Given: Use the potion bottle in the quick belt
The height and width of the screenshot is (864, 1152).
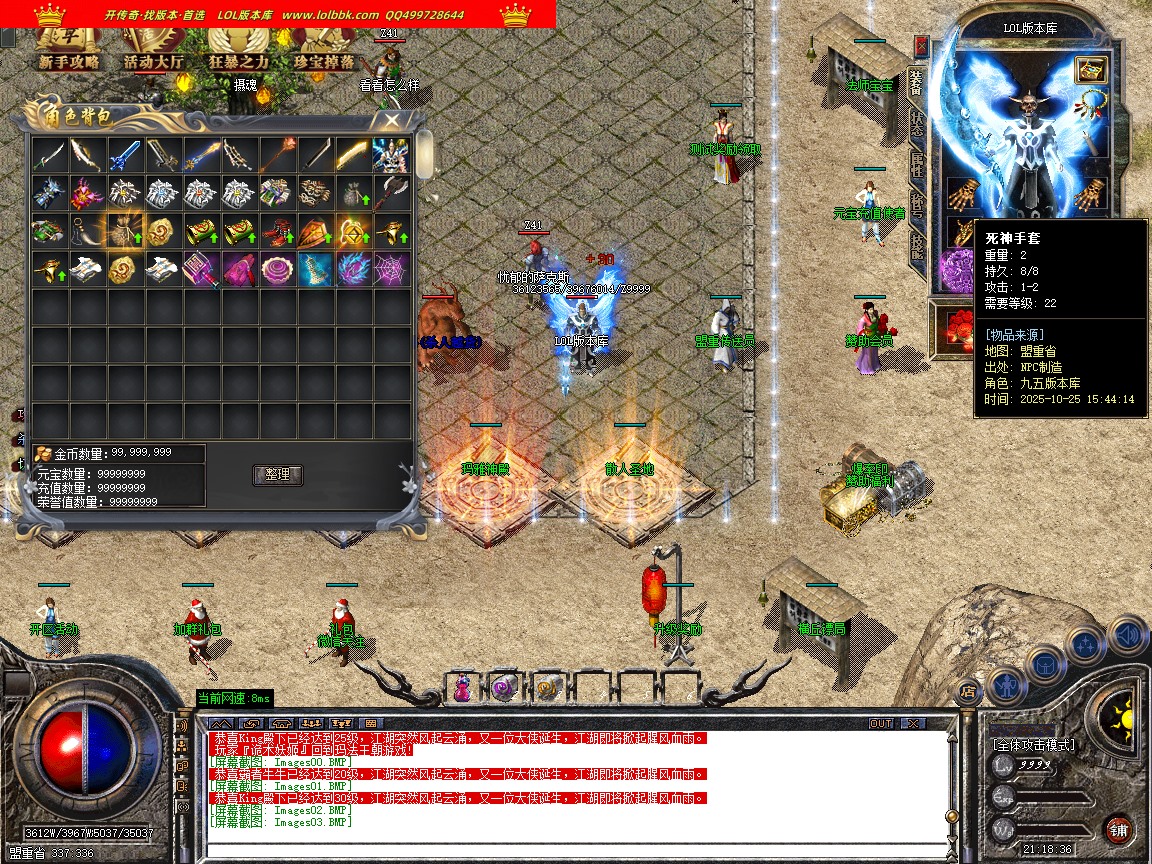Looking at the screenshot, I should (x=462, y=686).
